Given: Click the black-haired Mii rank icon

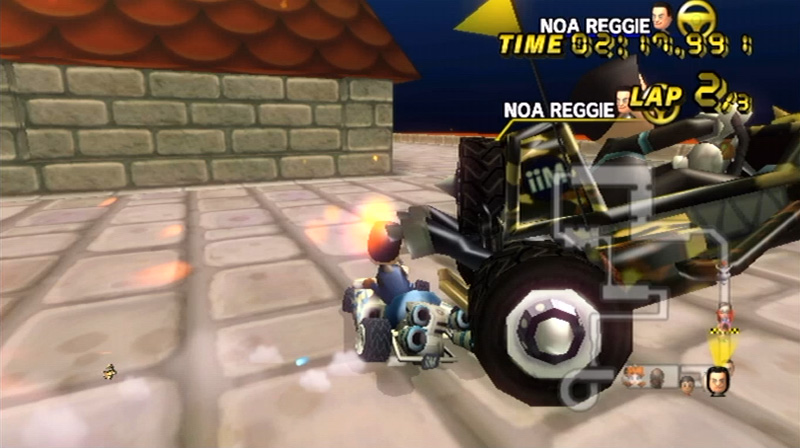Looking at the screenshot, I should pyautogui.click(x=716, y=380).
